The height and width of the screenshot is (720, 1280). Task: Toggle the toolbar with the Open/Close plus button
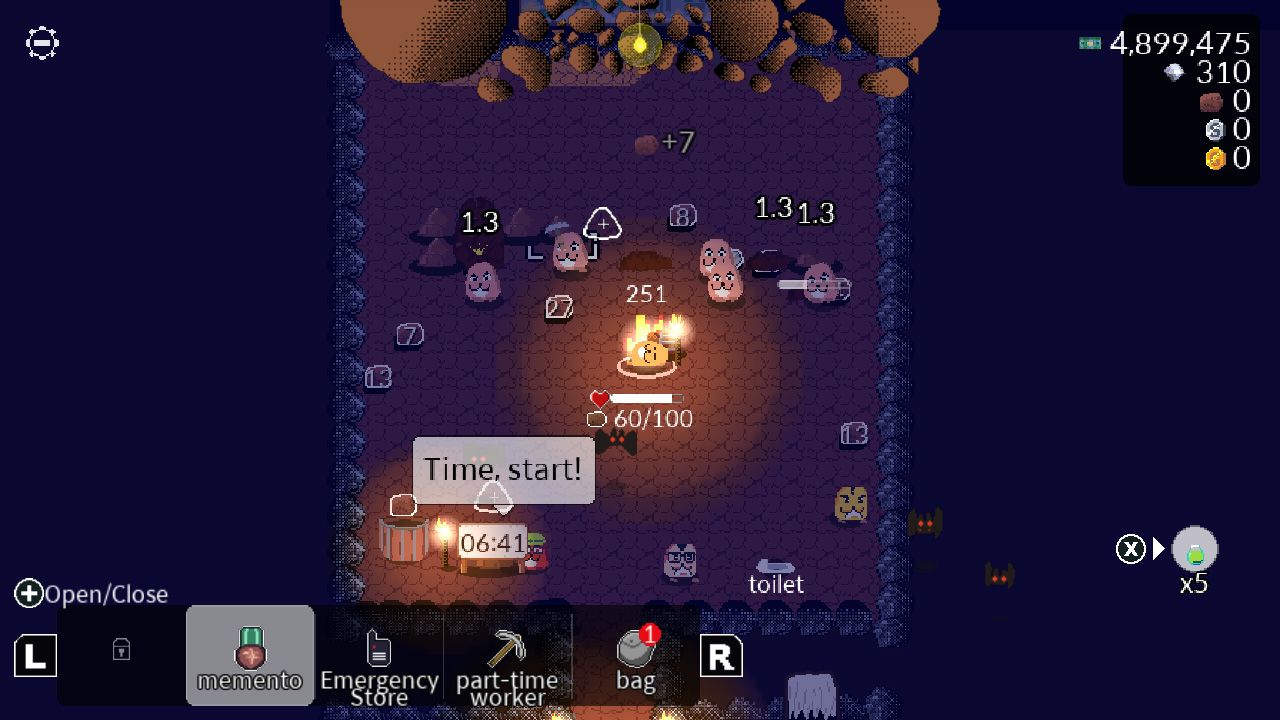coord(29,593)
